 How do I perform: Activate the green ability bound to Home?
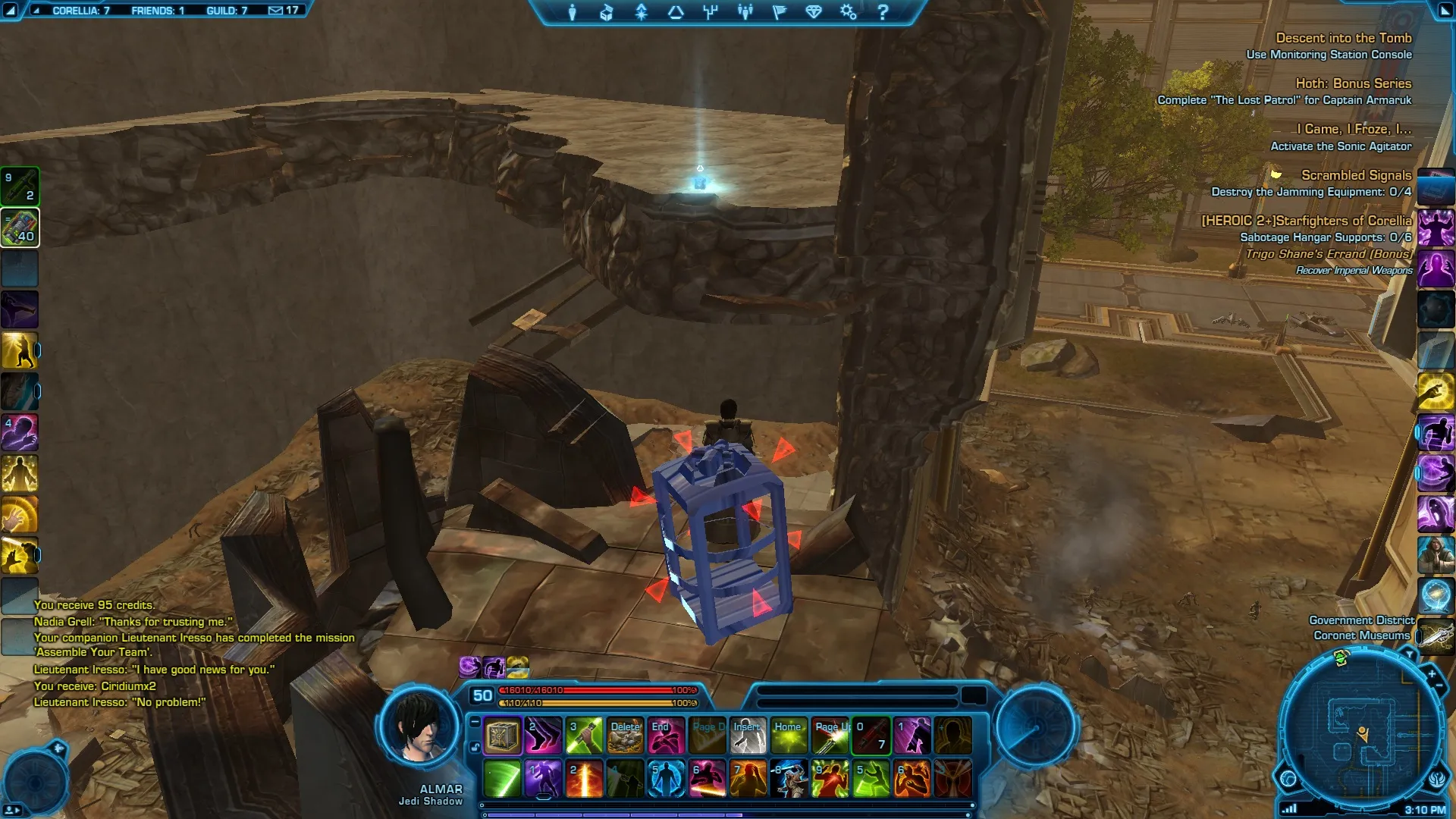789,736
